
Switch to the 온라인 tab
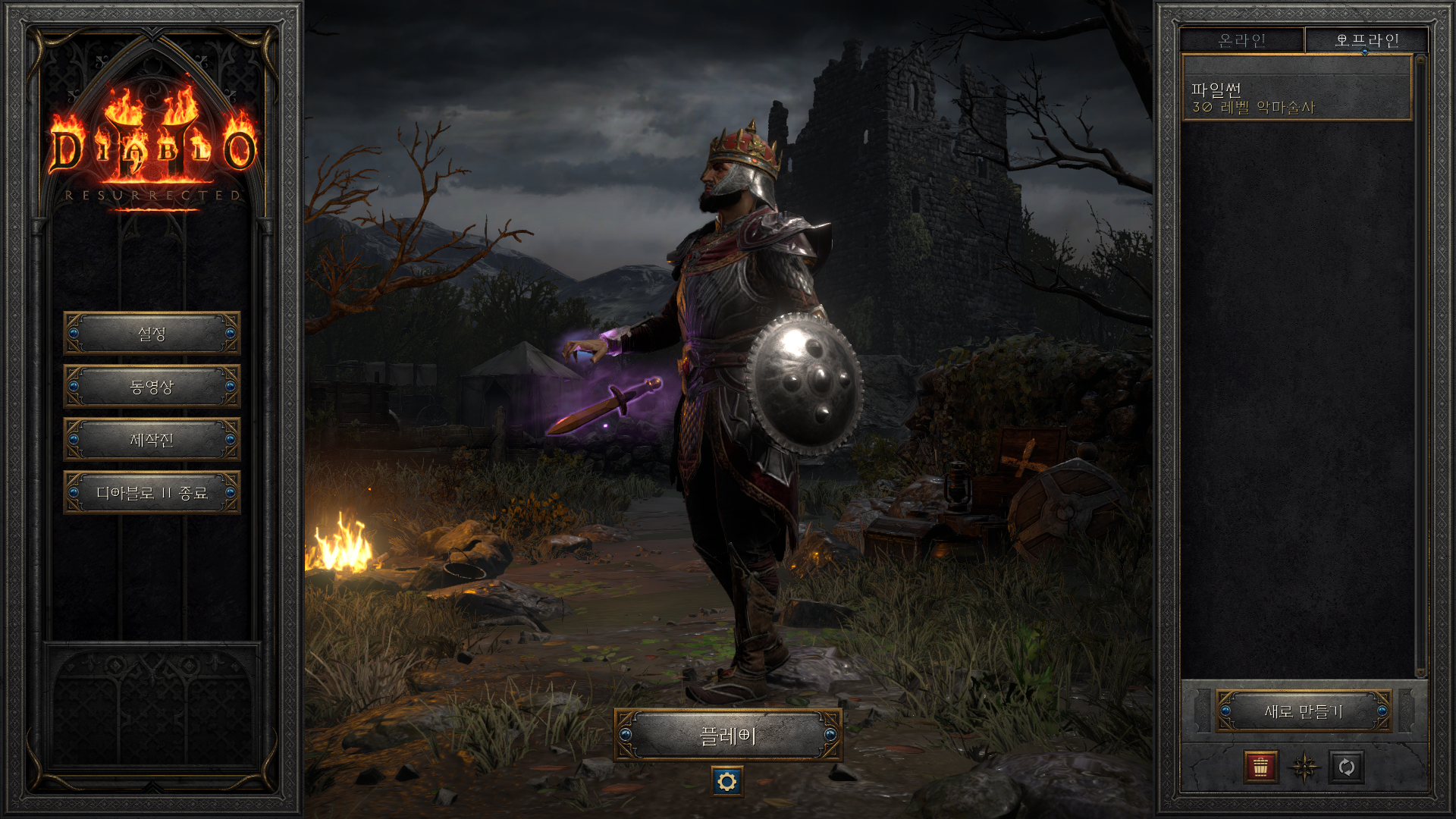click(x=1241, y=40)
